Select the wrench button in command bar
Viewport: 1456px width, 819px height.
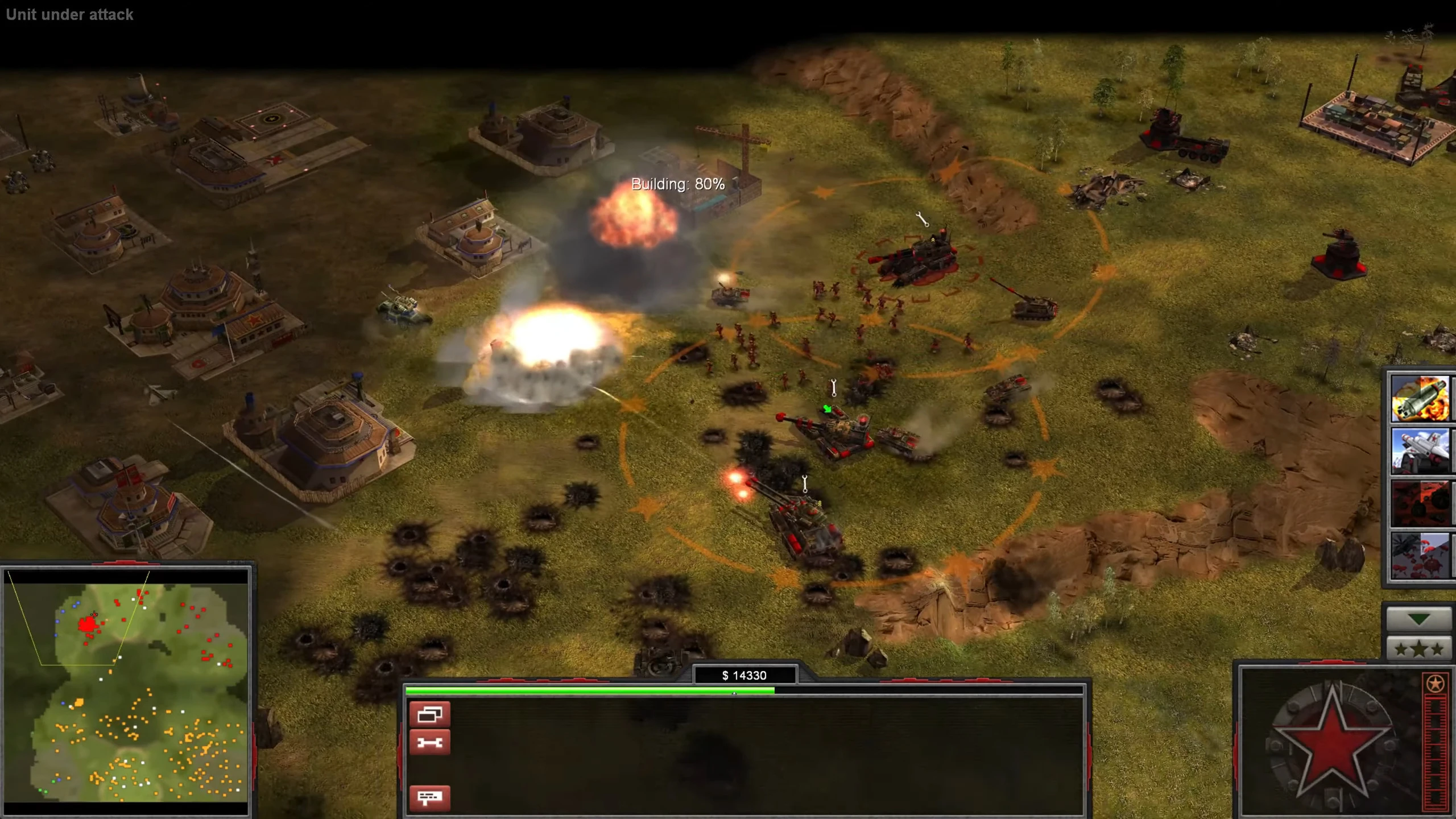tap(429, 743)
